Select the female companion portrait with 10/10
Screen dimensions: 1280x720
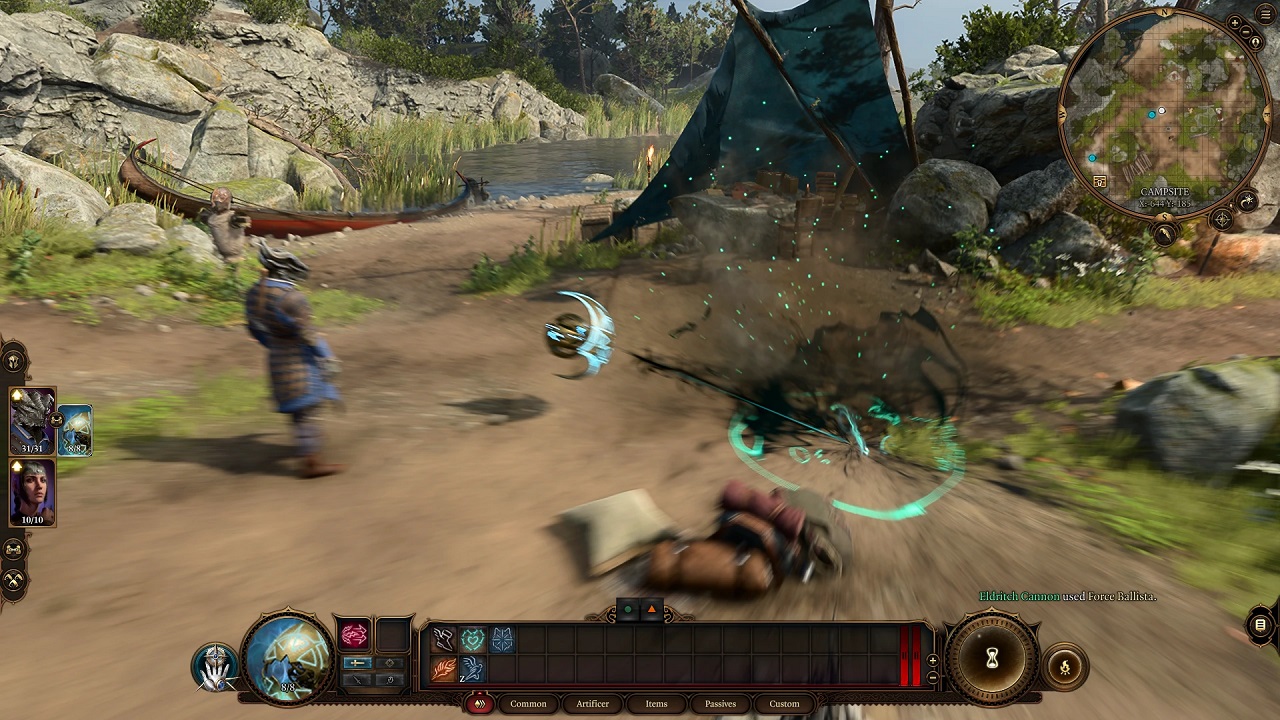32,492
